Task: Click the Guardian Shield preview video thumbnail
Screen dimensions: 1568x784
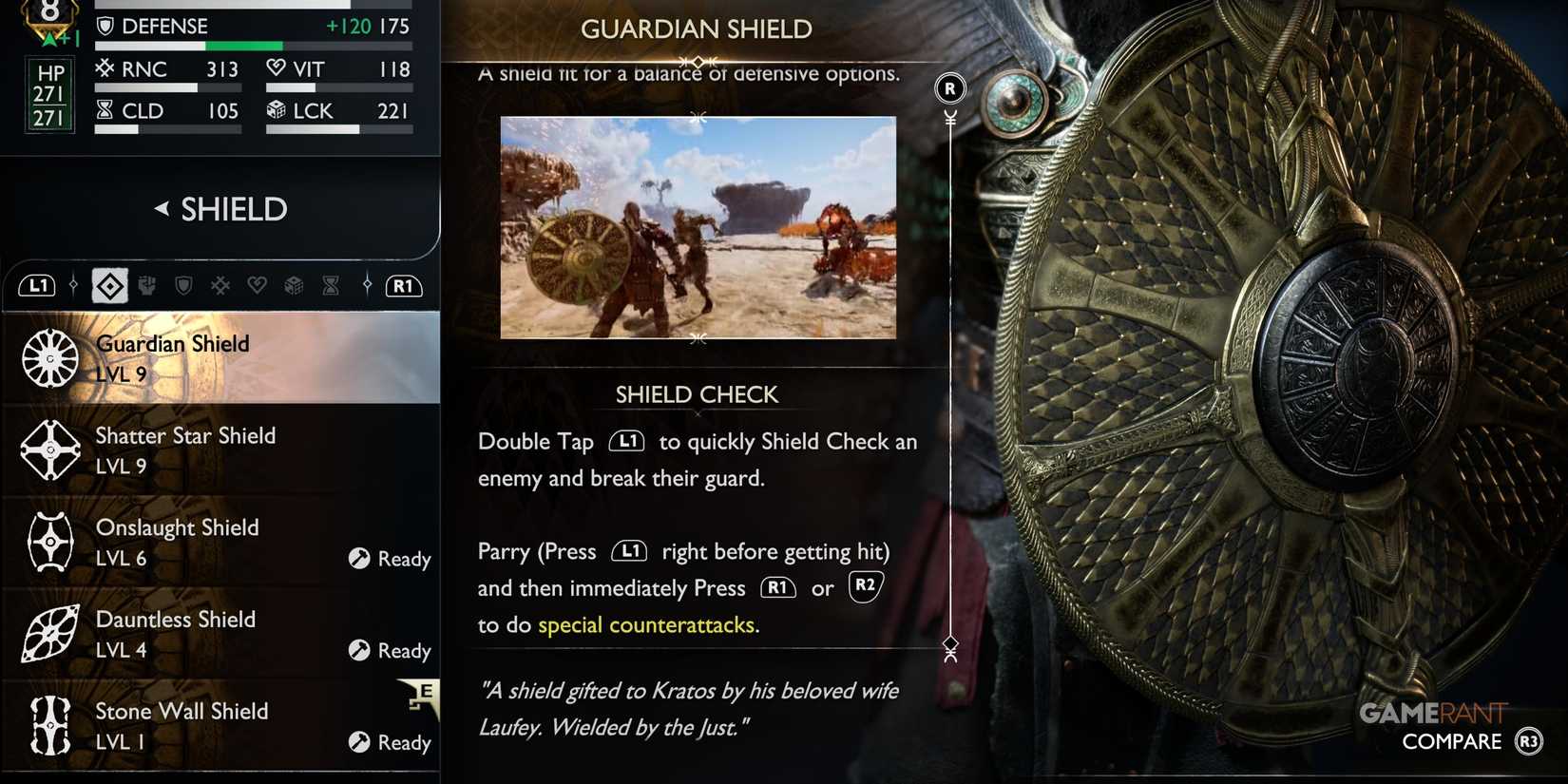Action: tap(698, 228)
